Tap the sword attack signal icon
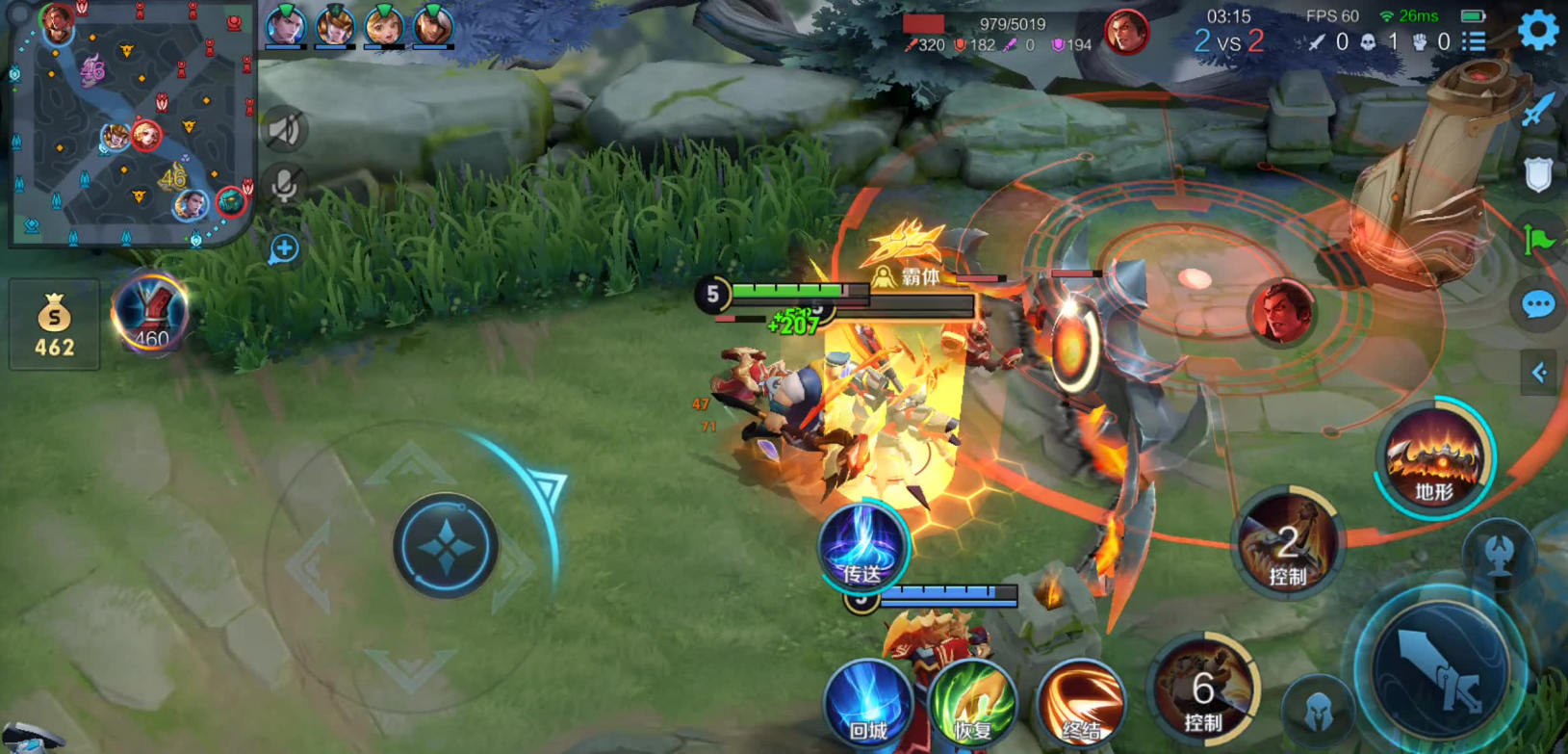The image size is (1568, 754). (1537, 109)
